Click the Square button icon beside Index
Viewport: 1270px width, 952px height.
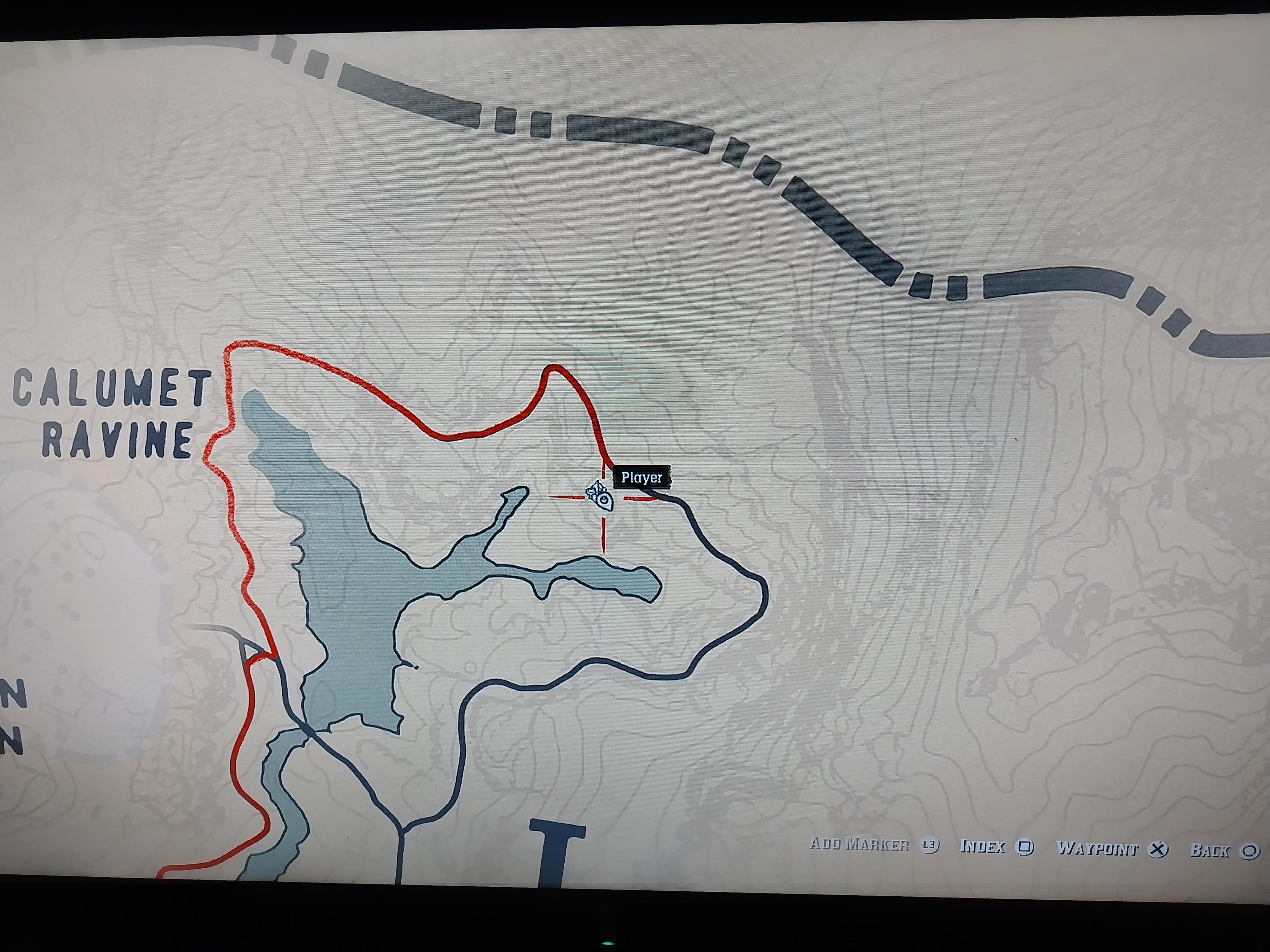point(1024,847)
